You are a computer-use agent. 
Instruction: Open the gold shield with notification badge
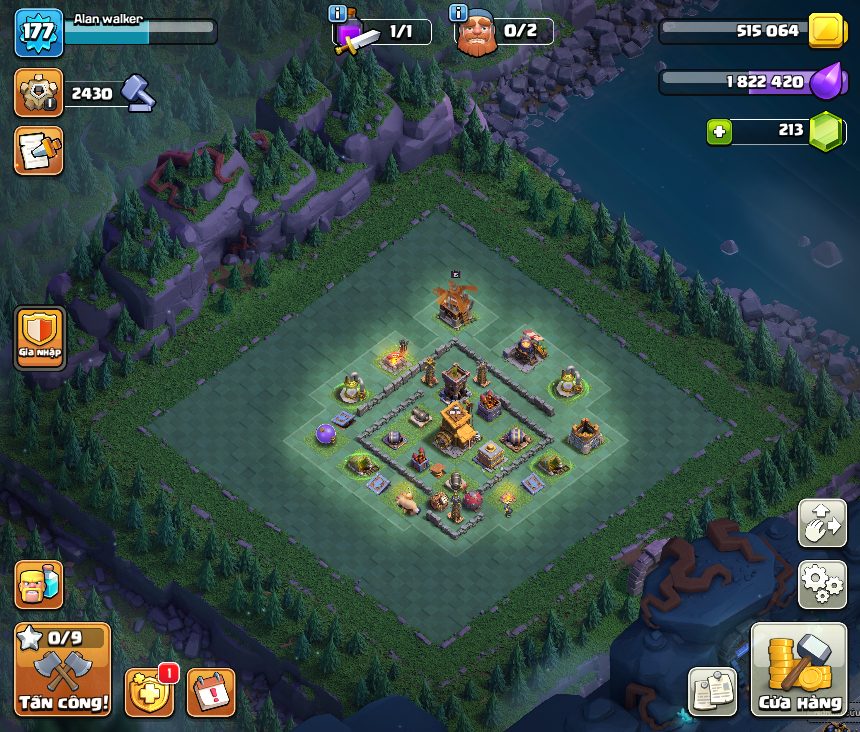[x=148, y=692]
